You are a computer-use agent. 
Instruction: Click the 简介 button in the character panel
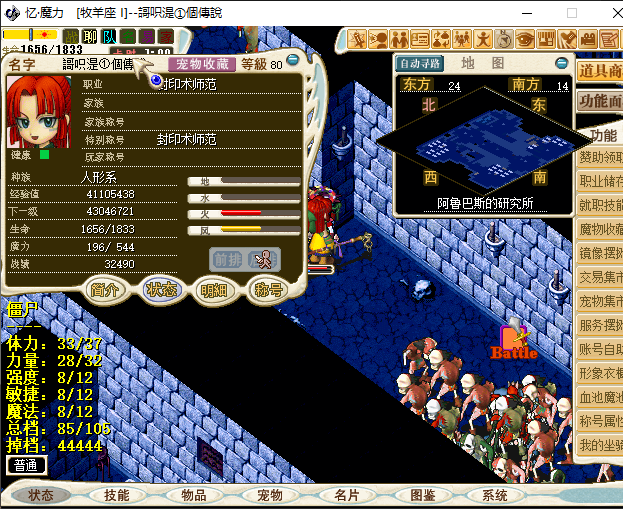click(105, 290)
